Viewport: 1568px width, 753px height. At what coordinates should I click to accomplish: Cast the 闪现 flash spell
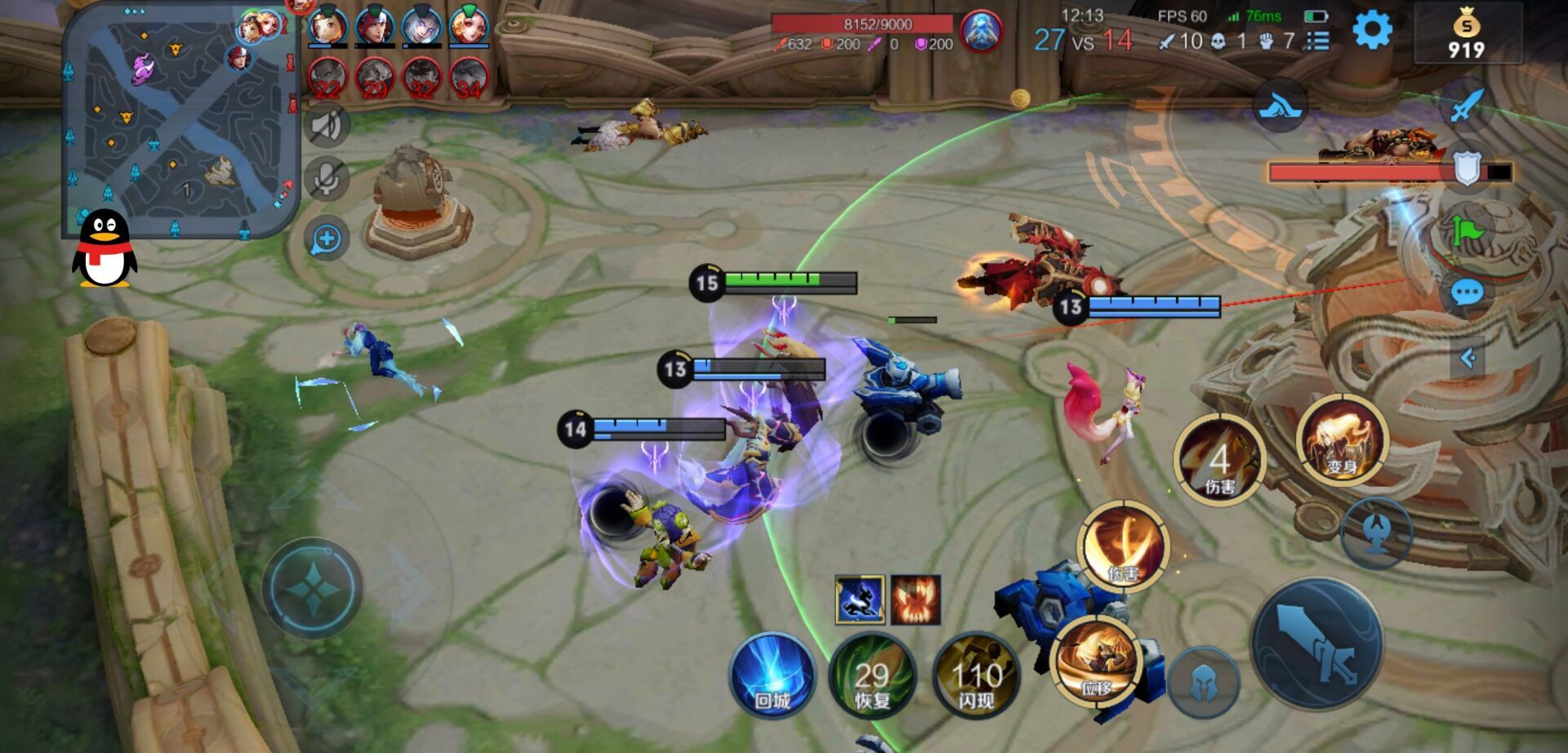click(x=976, y=677)
